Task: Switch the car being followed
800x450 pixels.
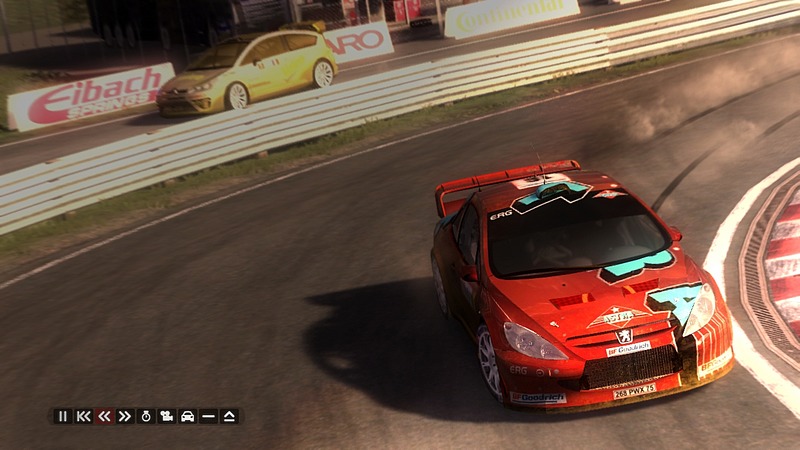Action: pyautogui.click(x=187, y=416)
